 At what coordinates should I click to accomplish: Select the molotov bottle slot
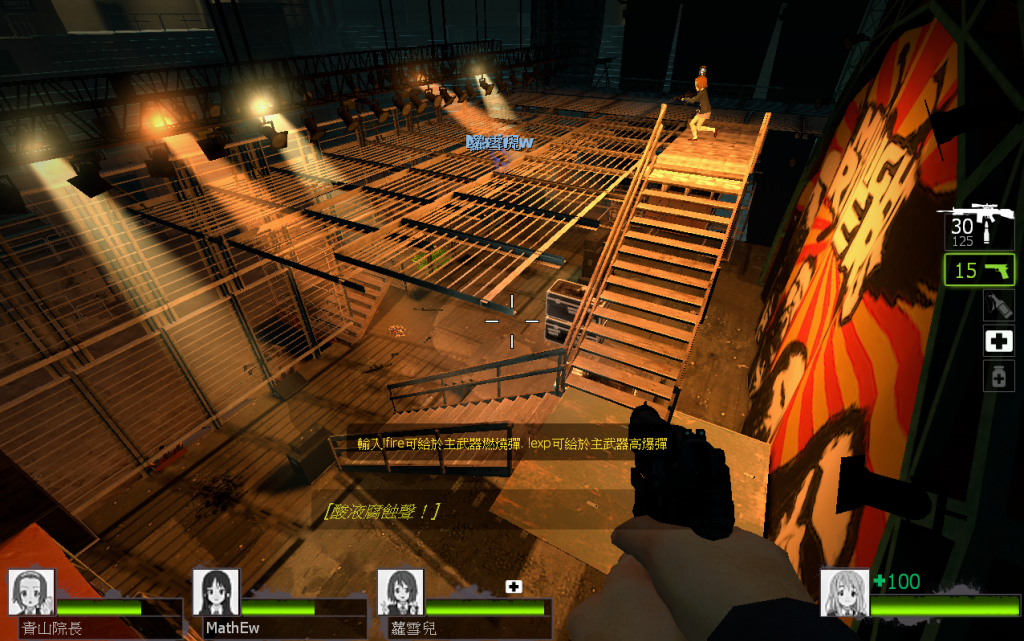pyautogui.click(x=998, y=305)
